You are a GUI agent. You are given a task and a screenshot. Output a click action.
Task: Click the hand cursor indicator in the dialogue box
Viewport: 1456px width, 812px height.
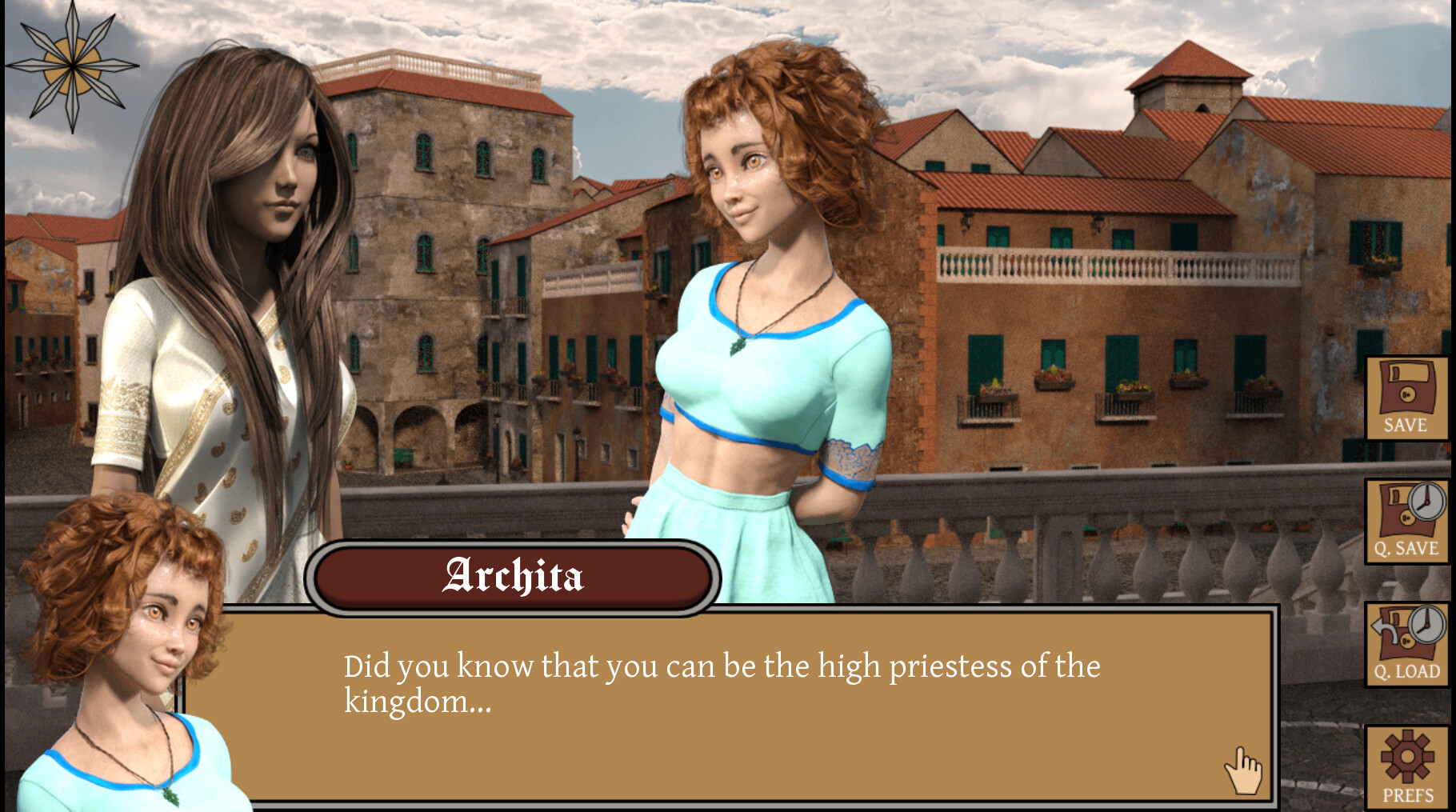[1242, 770]
